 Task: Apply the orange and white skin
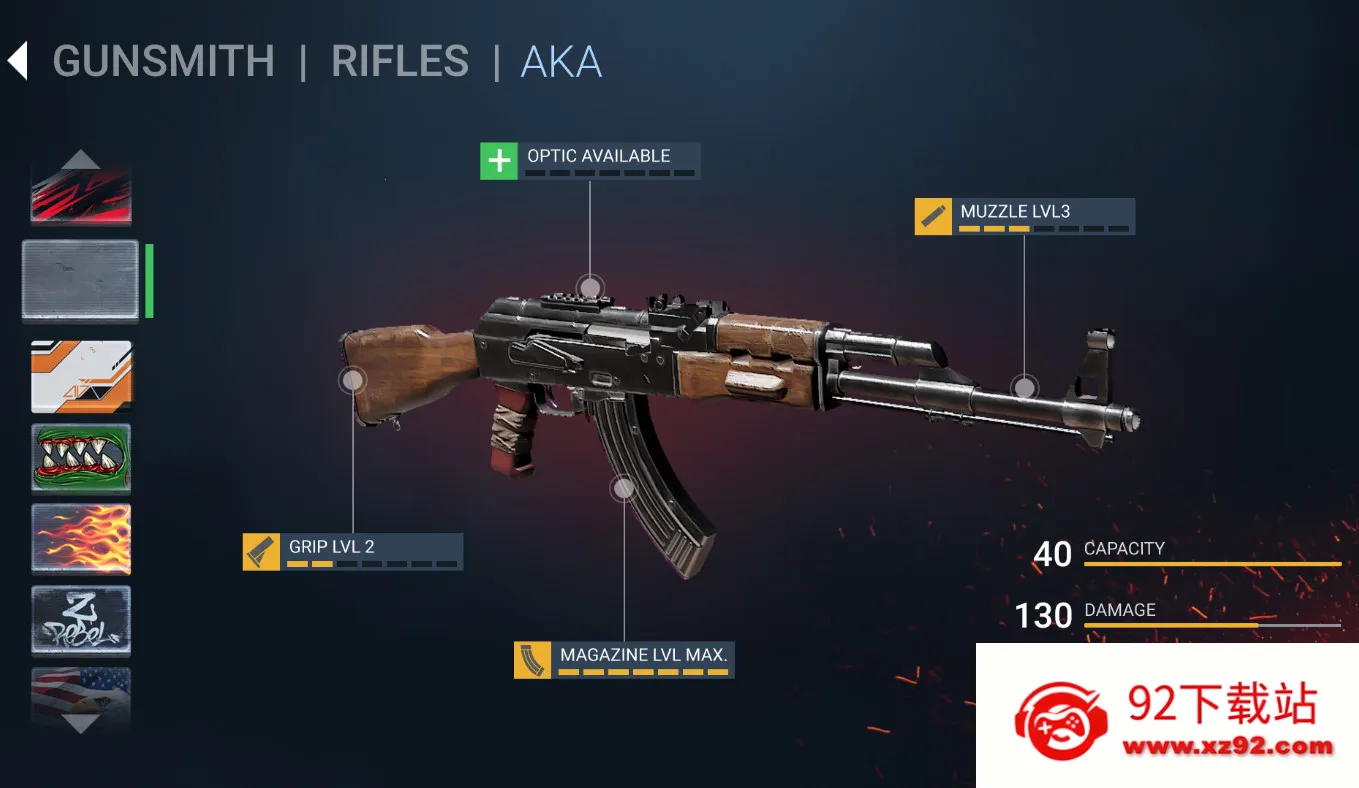coord(81,376)
